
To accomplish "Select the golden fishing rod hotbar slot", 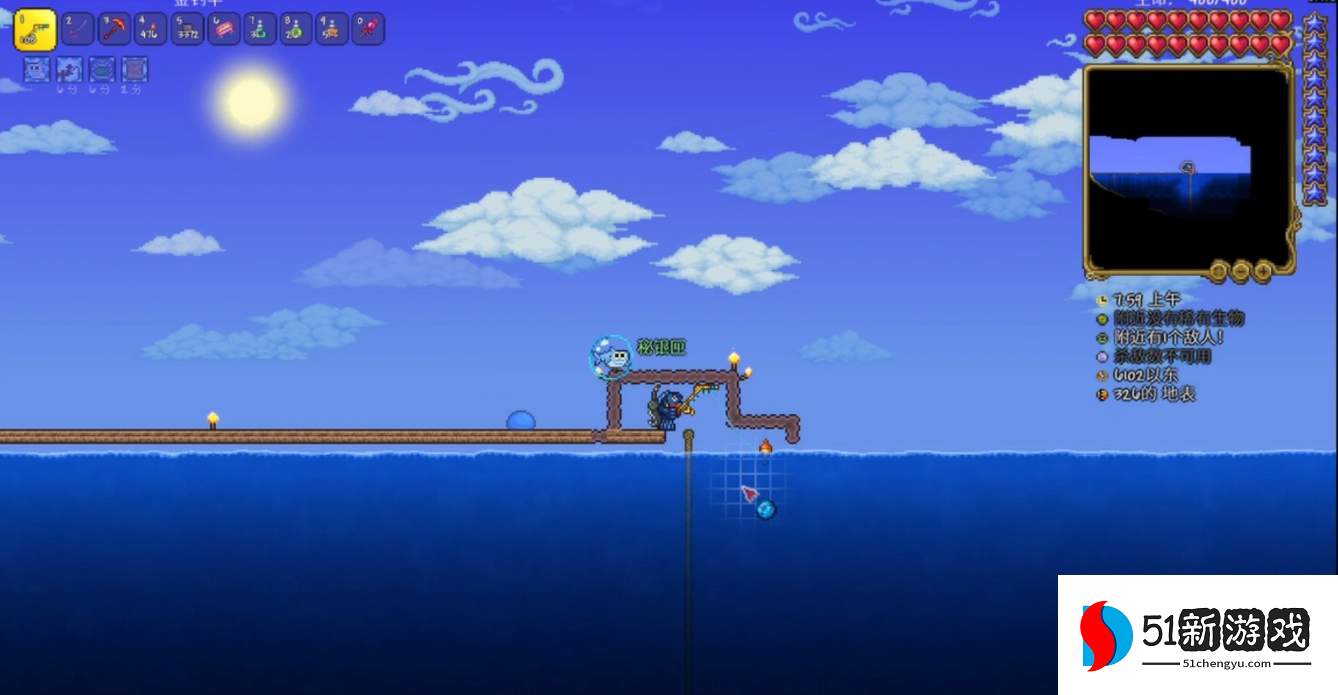I will [x=34, y=30].
